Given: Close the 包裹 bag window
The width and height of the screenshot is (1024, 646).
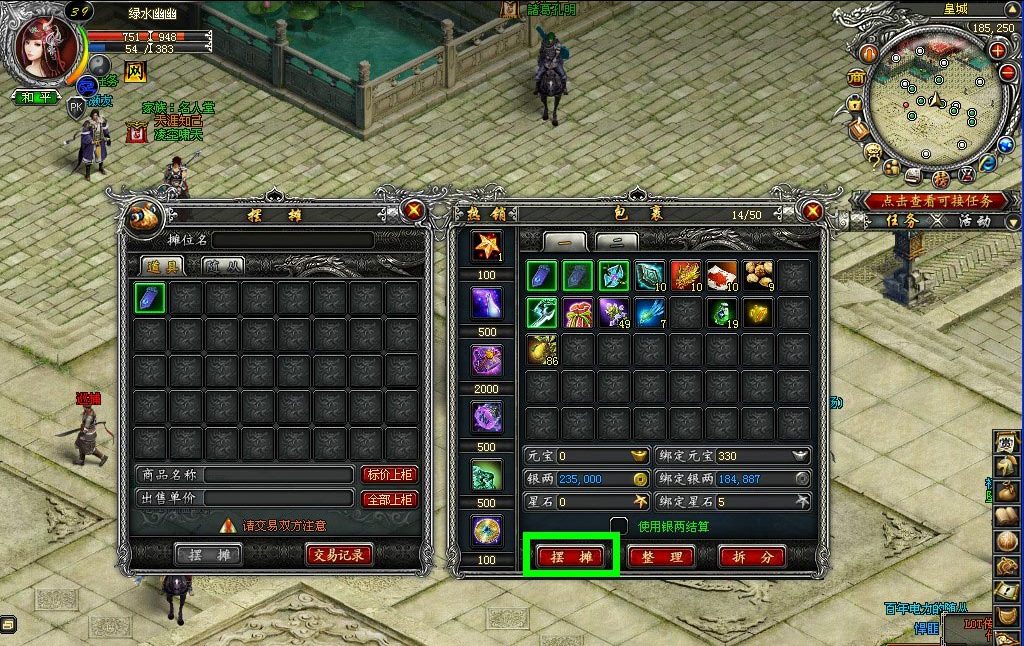Looking at the screenshot, I should click(x=812, y=211).
